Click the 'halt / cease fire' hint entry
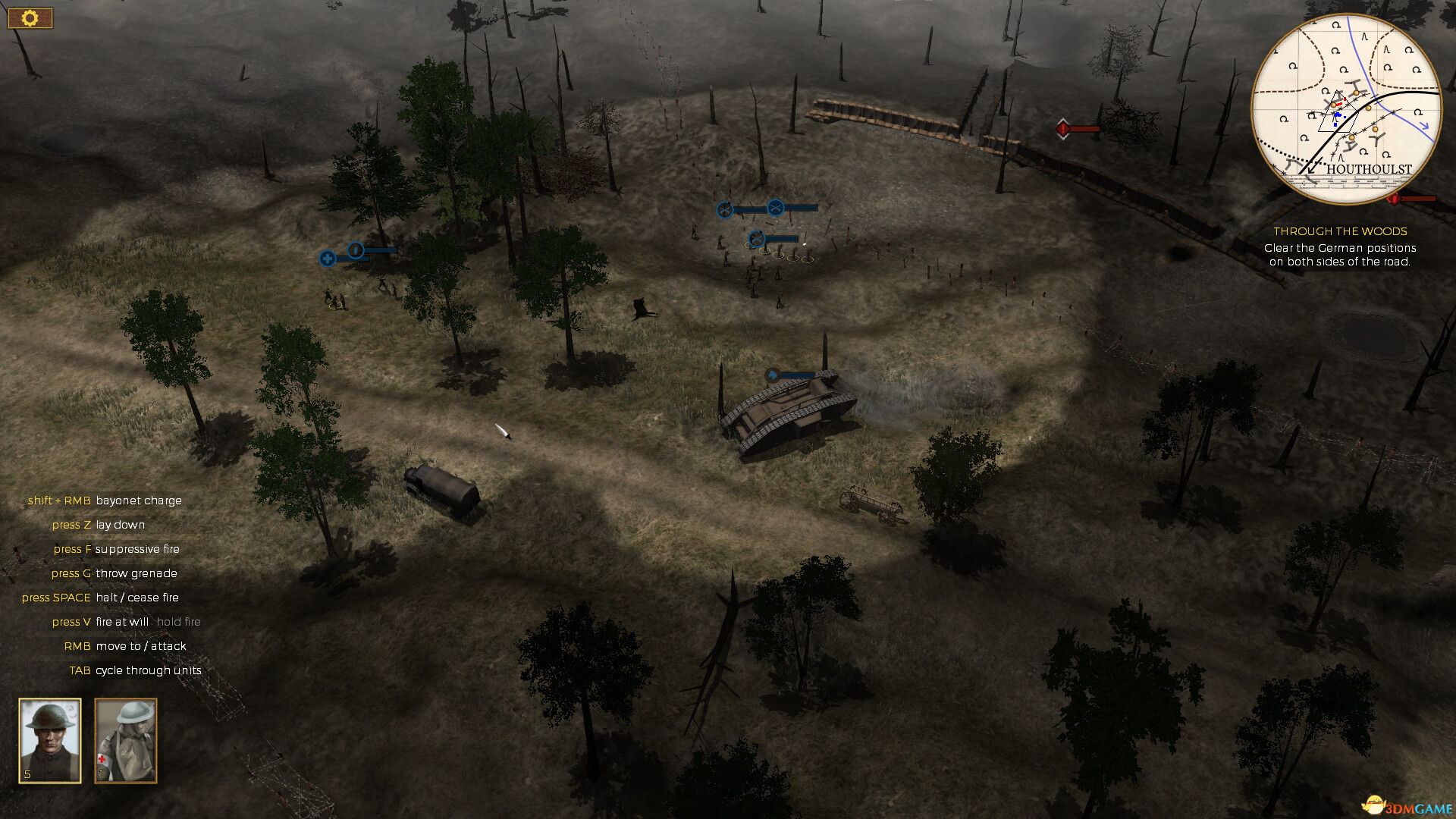Viewport: 1456px width, 819px height. [100, 598]
